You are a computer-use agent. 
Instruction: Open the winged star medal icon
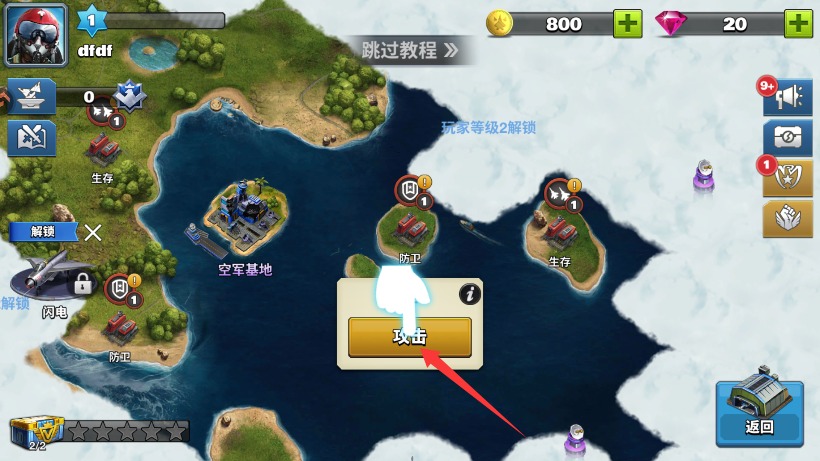[787, 178]
